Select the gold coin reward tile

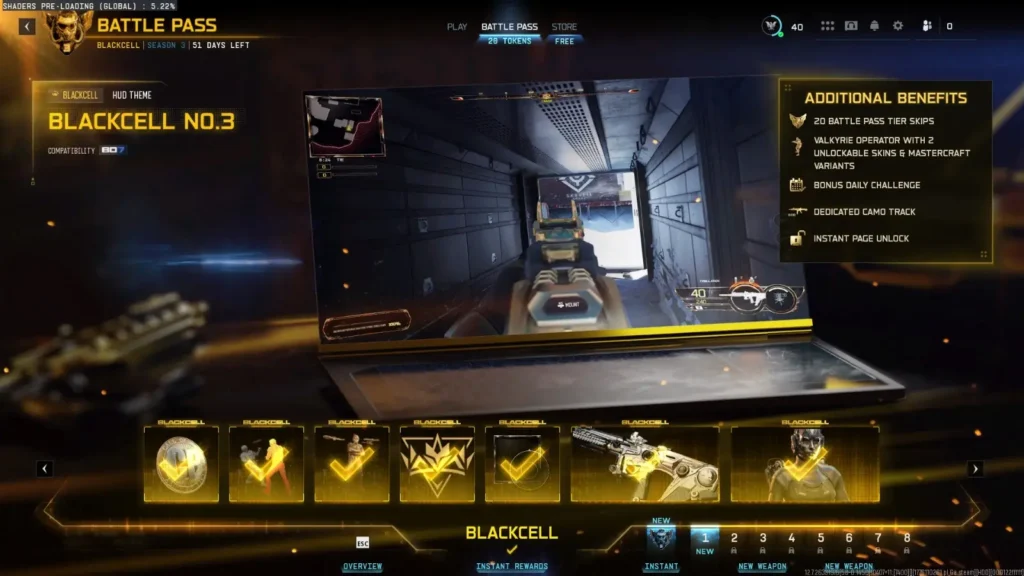[181, 464]
